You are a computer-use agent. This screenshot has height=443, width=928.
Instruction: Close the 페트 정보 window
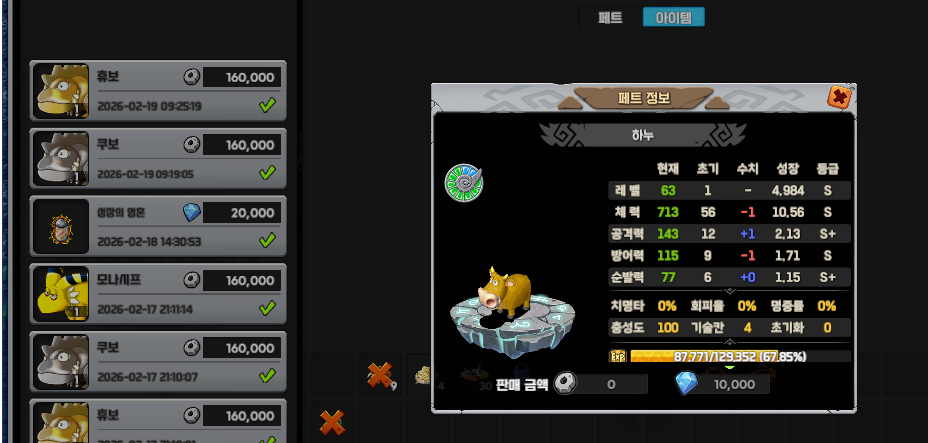tap(839, 97)
